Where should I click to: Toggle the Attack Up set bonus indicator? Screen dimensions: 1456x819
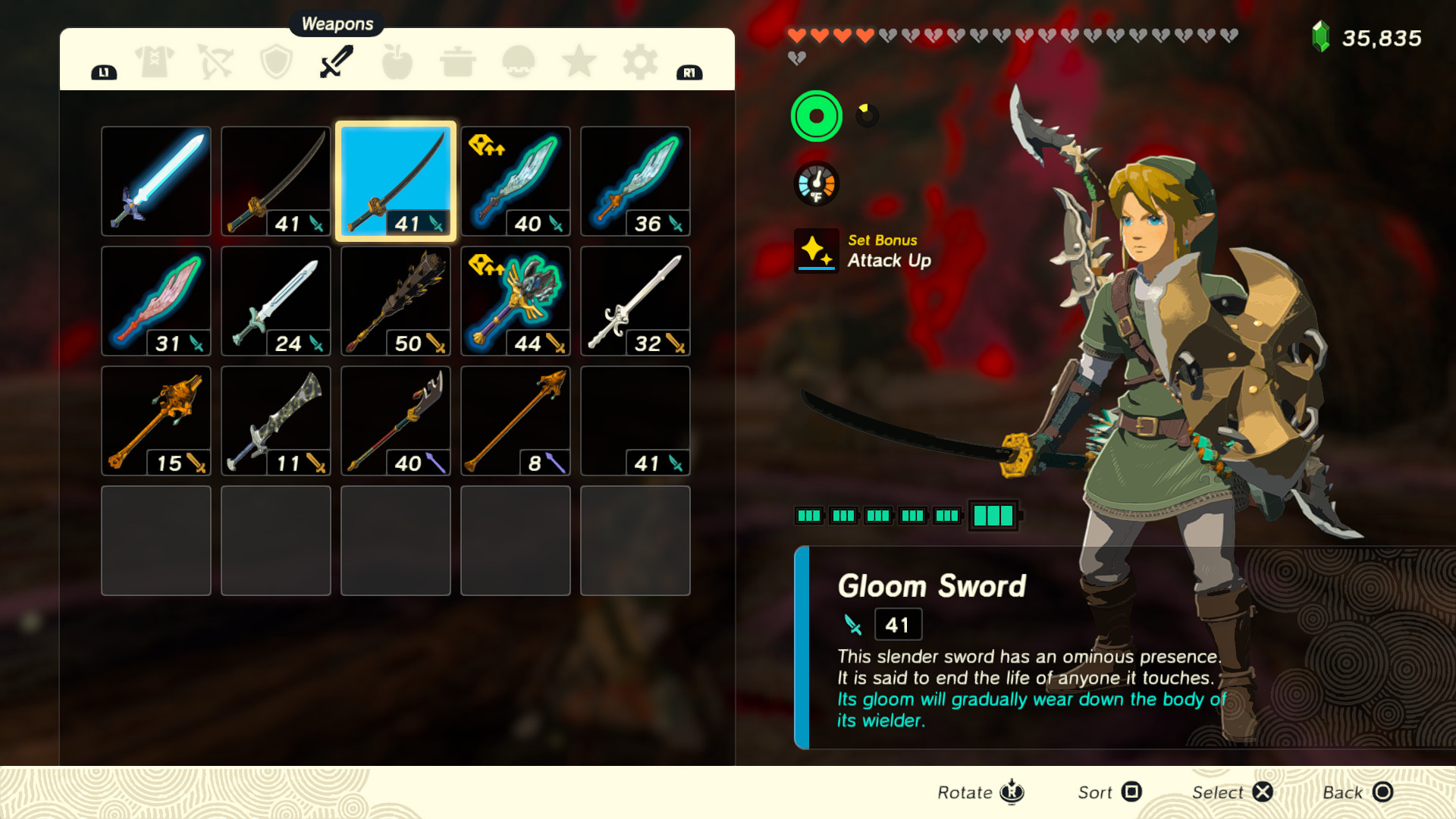[816, 252]
